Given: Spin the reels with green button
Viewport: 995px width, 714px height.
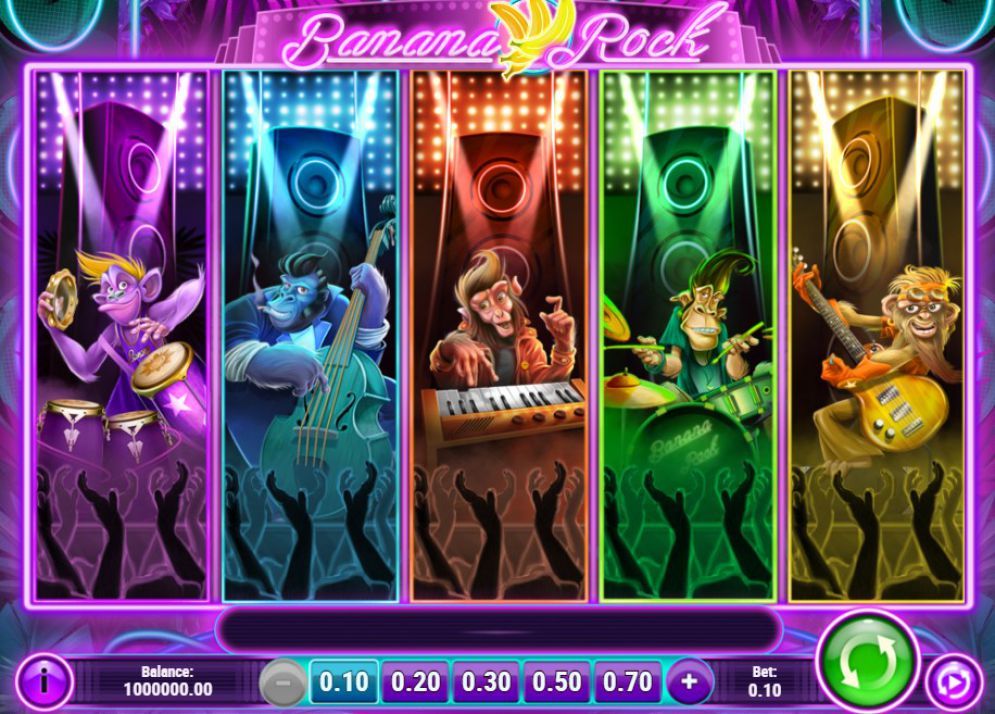Looking at the screenshot, I should point(866,660).
